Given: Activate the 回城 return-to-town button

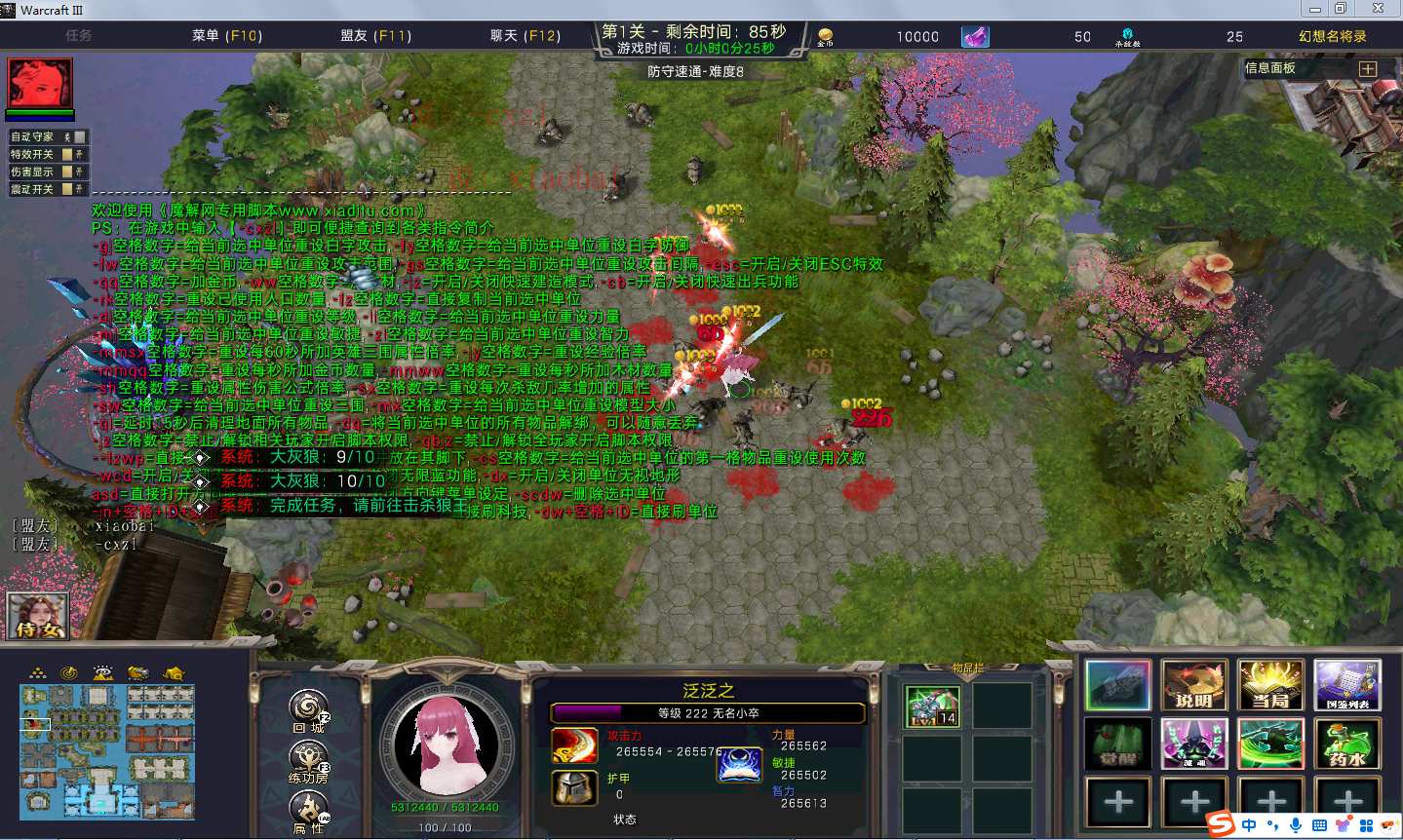Looking at the screenshot, I should point(308,708).
